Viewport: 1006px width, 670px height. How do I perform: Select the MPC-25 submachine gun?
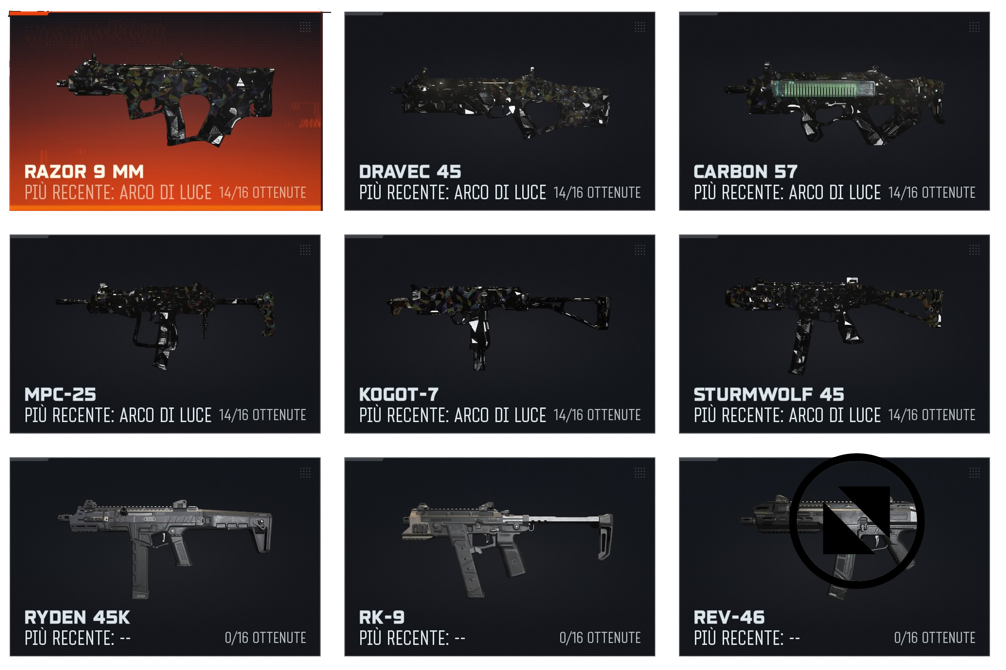[165, 334]
